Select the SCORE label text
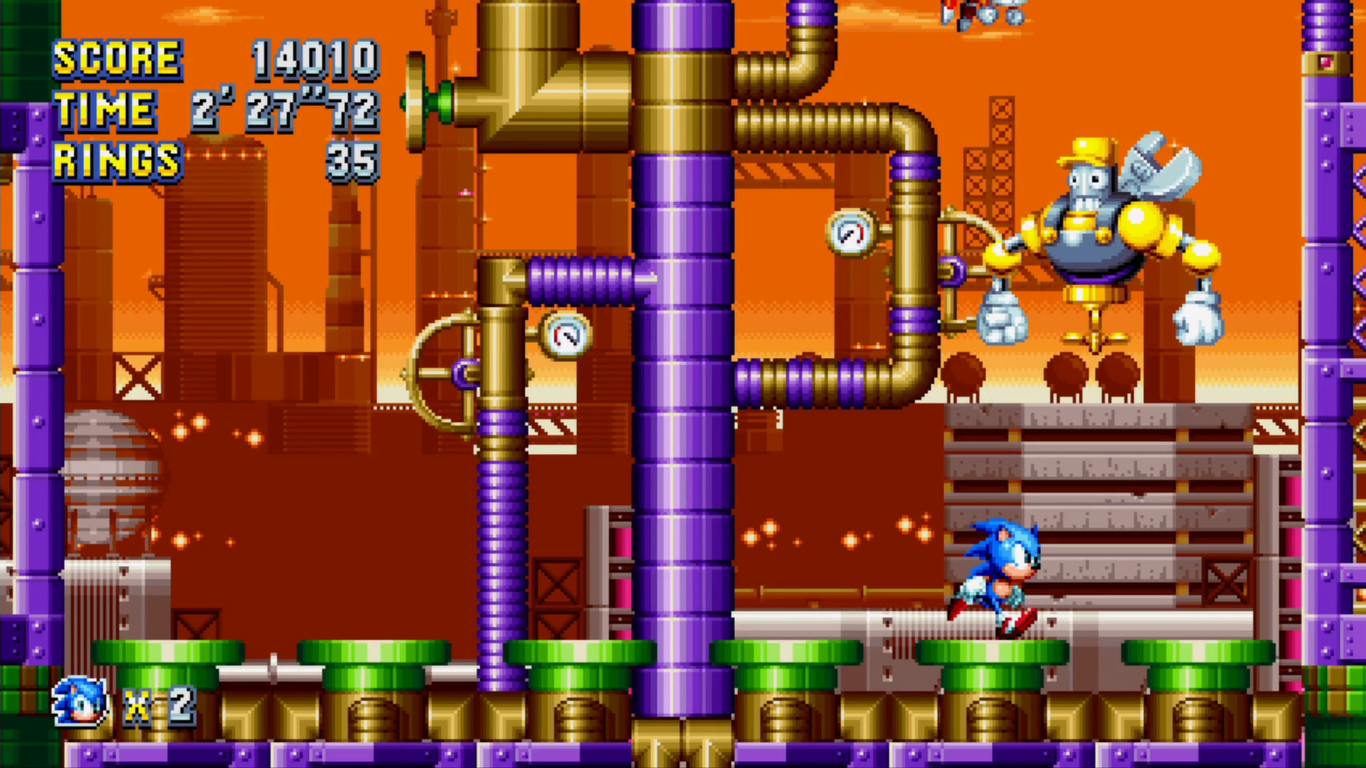Image resolution: width=1366 pixels, height=768 pixels. click(x=120, y=58)
